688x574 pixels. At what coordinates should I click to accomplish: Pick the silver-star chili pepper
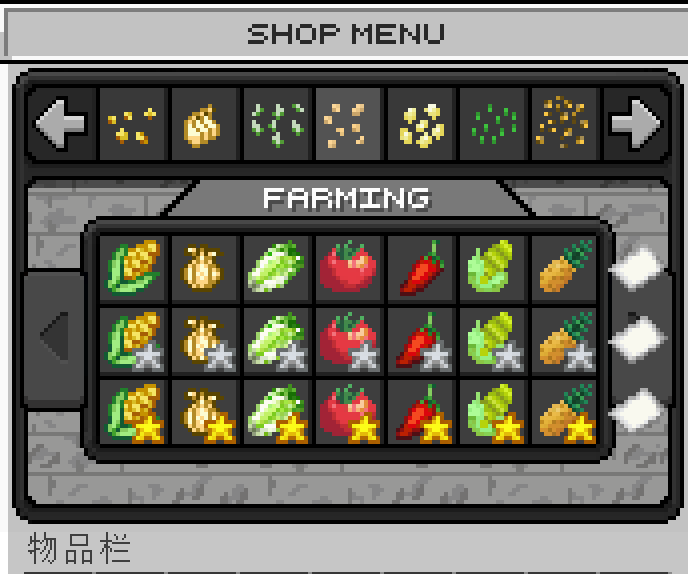(x=421, y=340)
